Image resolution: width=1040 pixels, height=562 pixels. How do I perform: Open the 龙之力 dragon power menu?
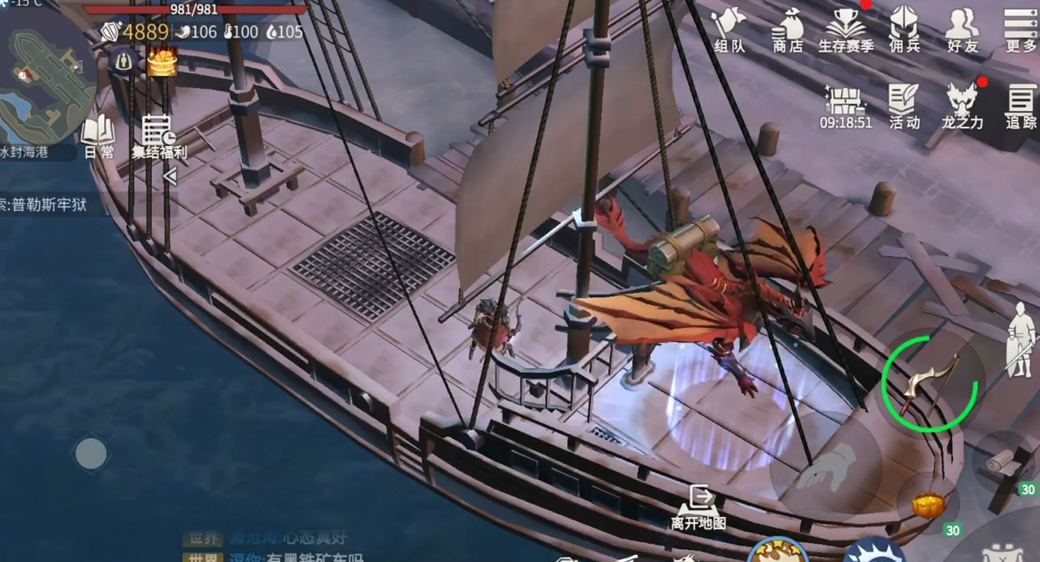click(962, 106)
